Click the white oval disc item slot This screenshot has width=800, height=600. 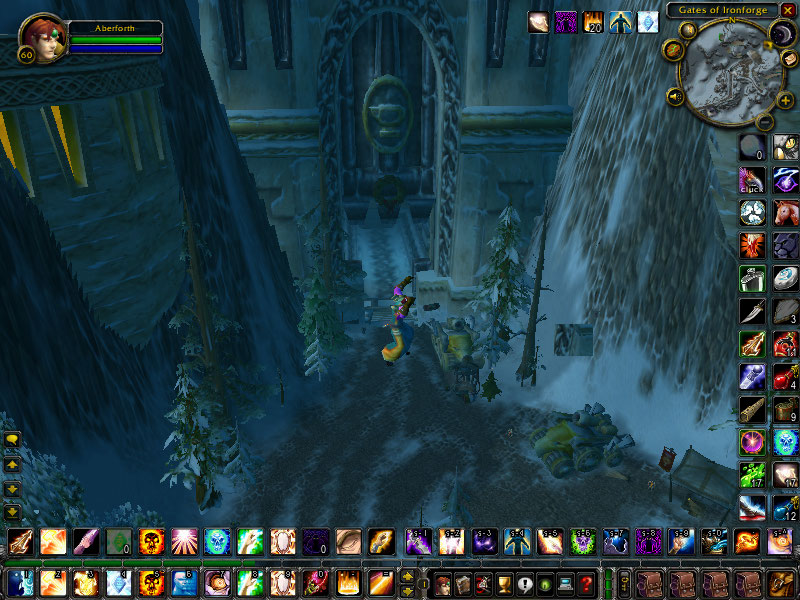pos(785,278)
